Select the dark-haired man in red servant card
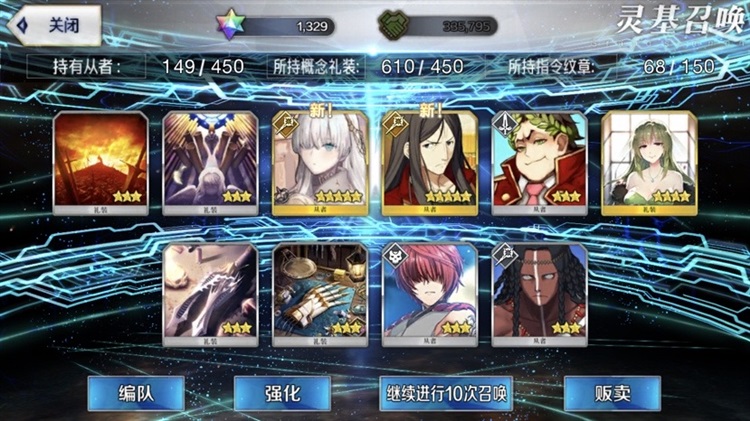Viewport: 750px width, 421px height. point(427,161)
